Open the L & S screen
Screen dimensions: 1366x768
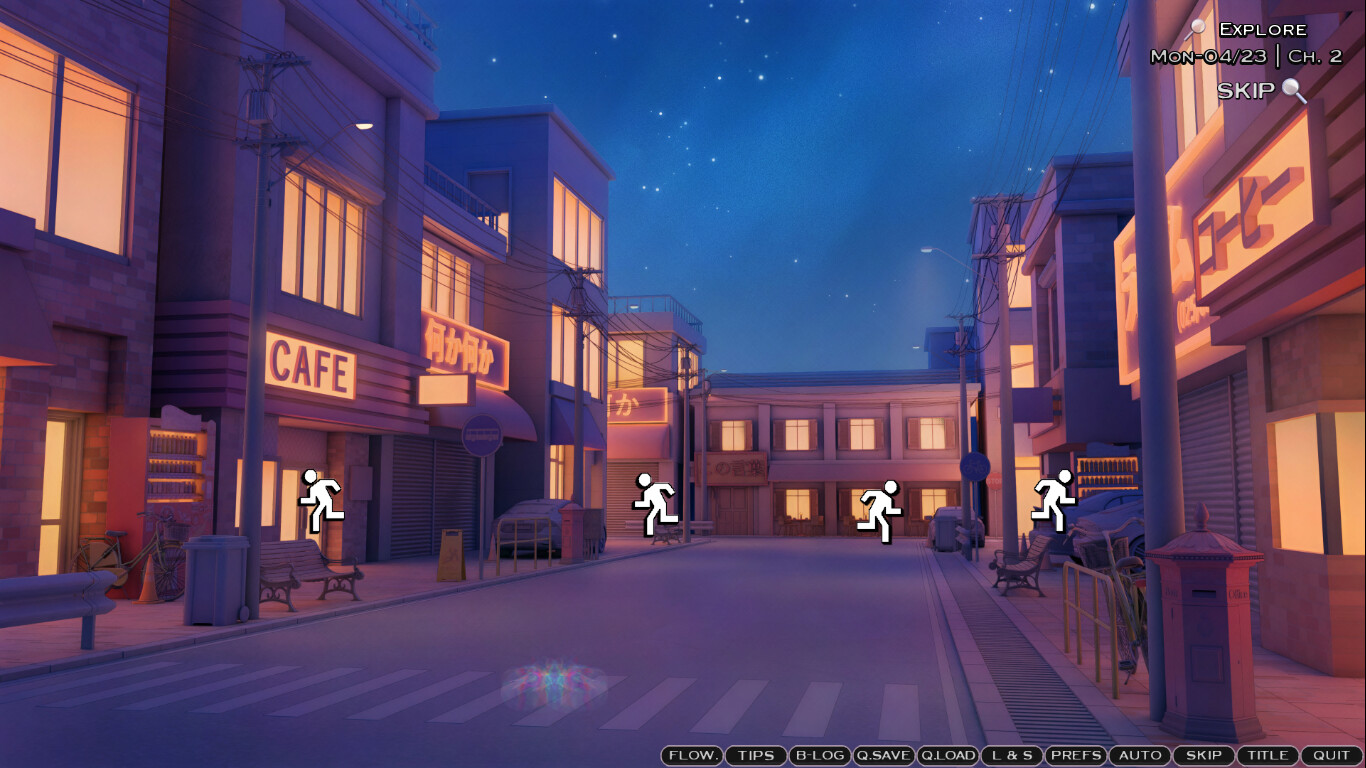[1011, 756]
